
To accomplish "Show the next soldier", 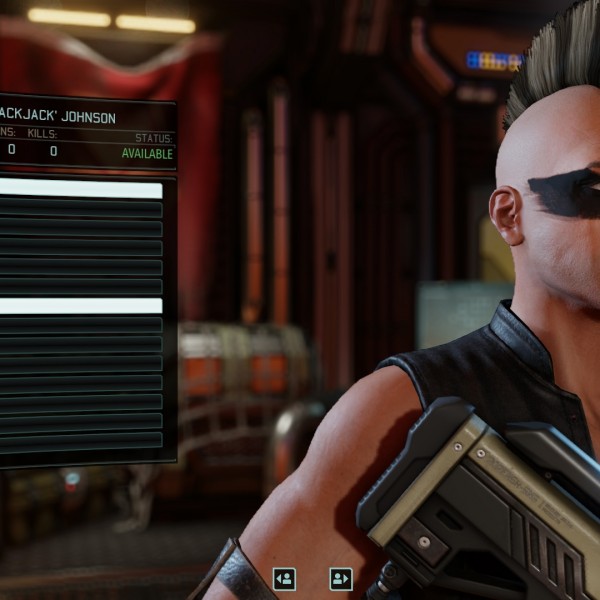I will [x=341, y=578].
